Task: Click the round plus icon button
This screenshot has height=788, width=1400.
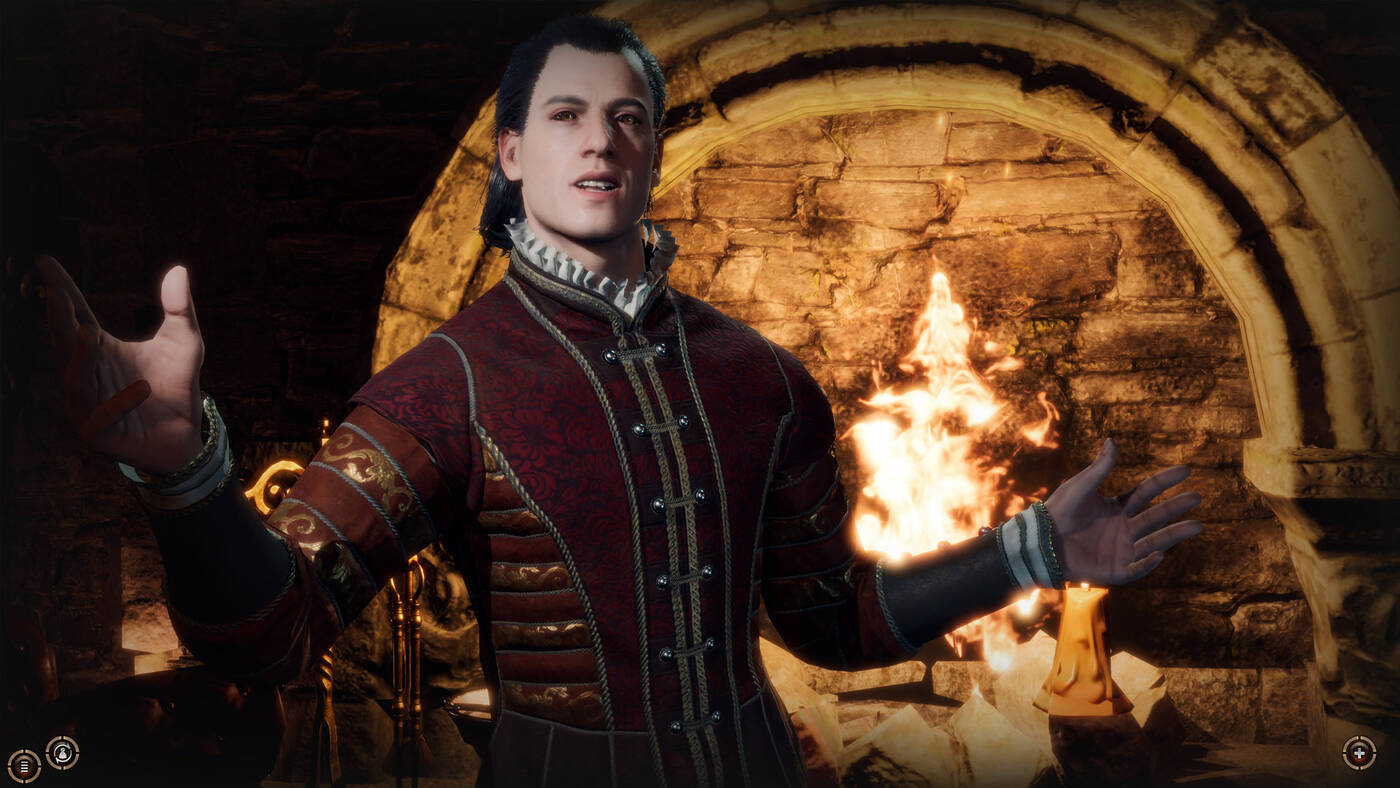Action: coord(1358,752)
